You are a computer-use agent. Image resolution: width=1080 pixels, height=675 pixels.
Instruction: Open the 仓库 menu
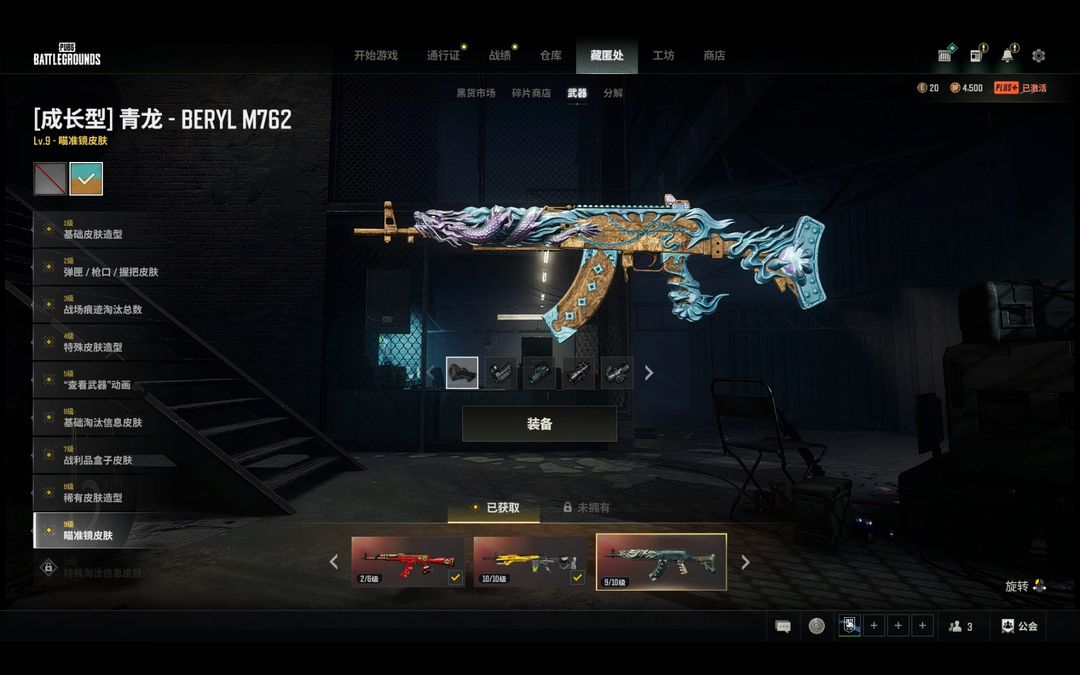coord(551,56)
